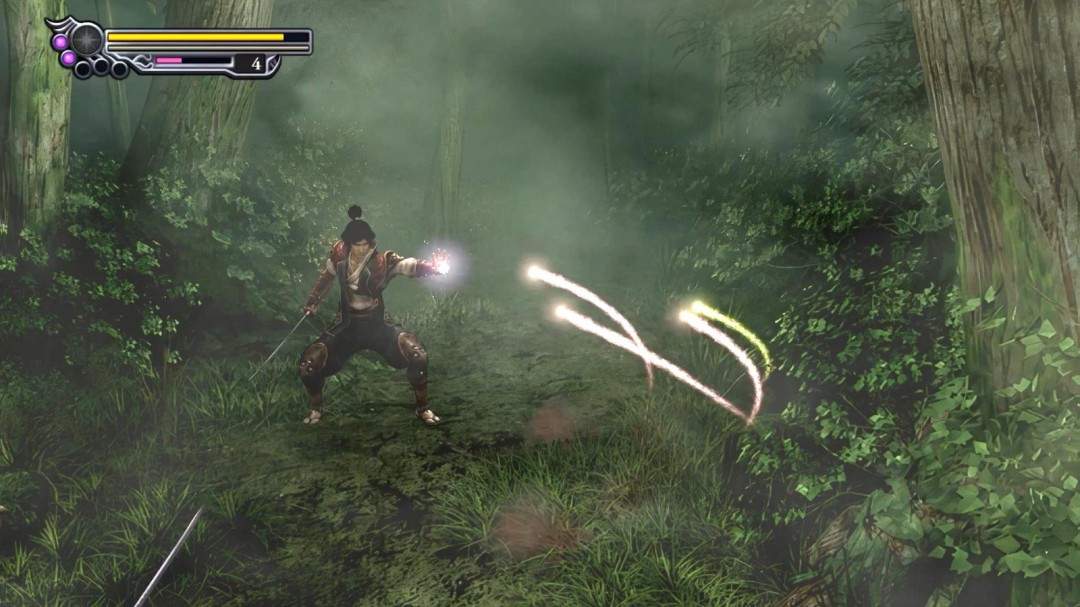
Task: Click the gray star weapon orb icon
Action: pos(86,40)
